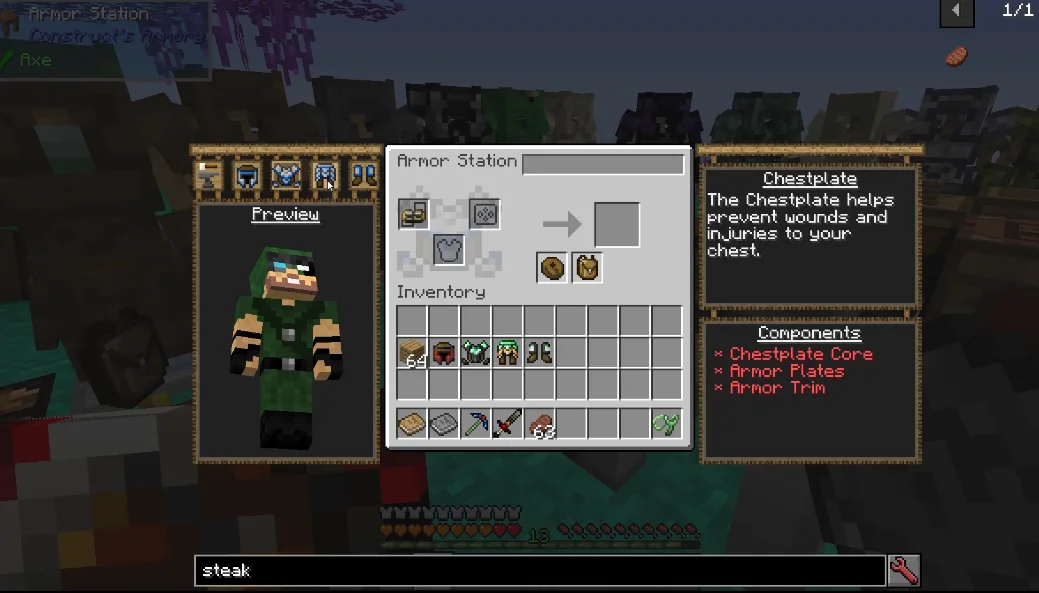Select the pickaxe in the hotbar
The width and height of the screenshot is (1039, 593).
coord(476,424)
